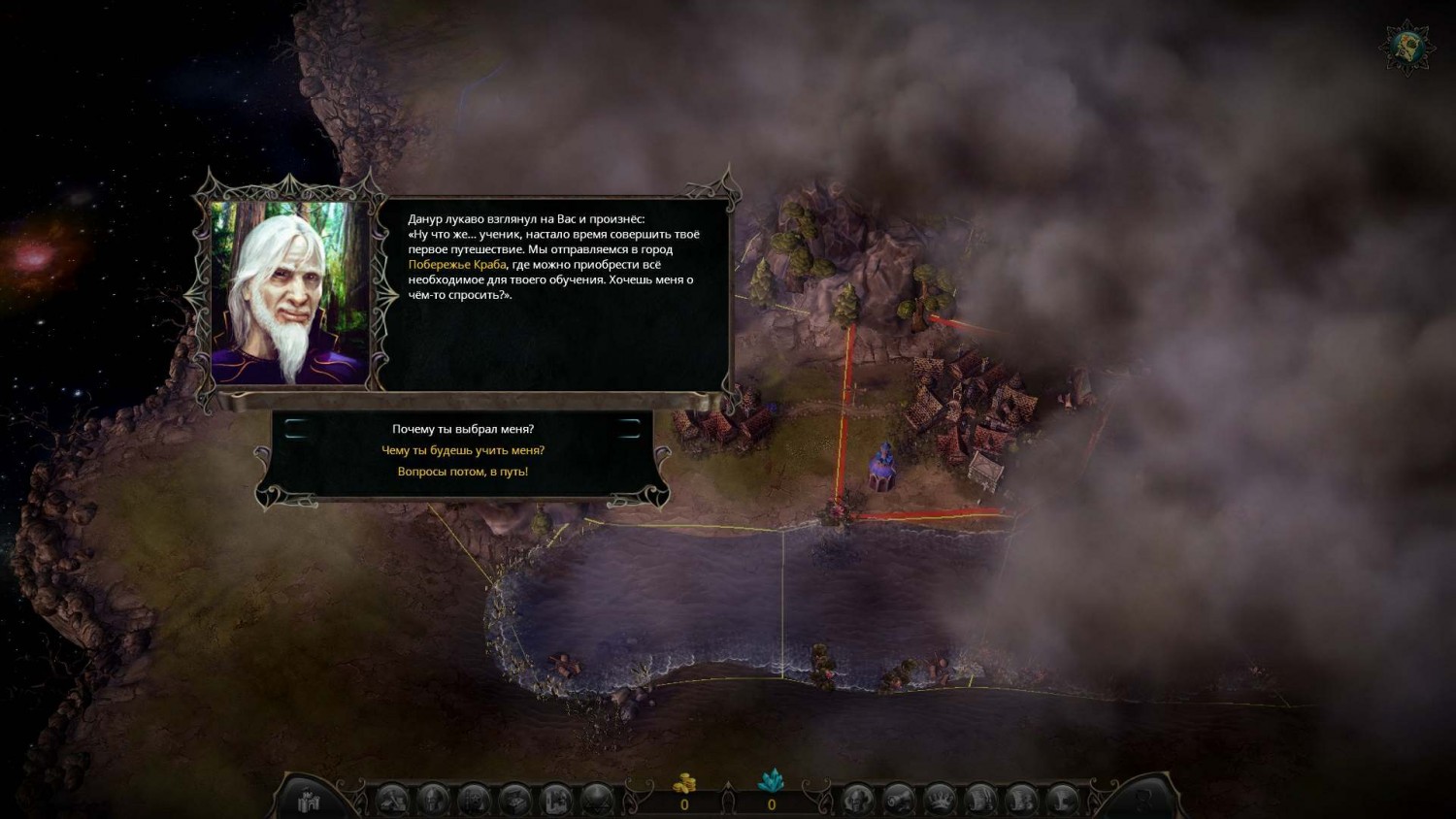1456x819 pixels.
Task: Select the crown icon in bottom bar
Action: coord(940,801)
